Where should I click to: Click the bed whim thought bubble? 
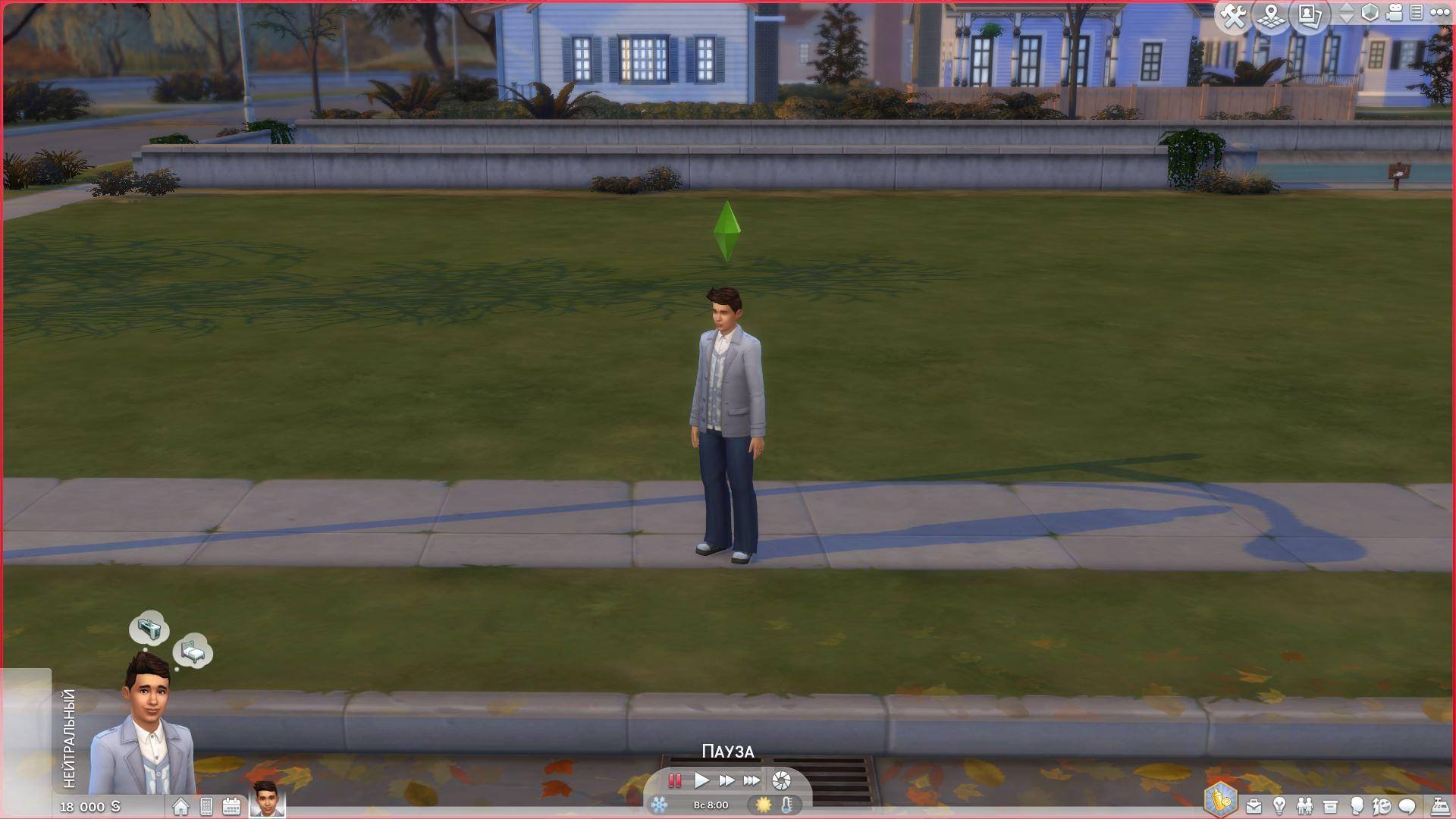[x=193, y=651]
